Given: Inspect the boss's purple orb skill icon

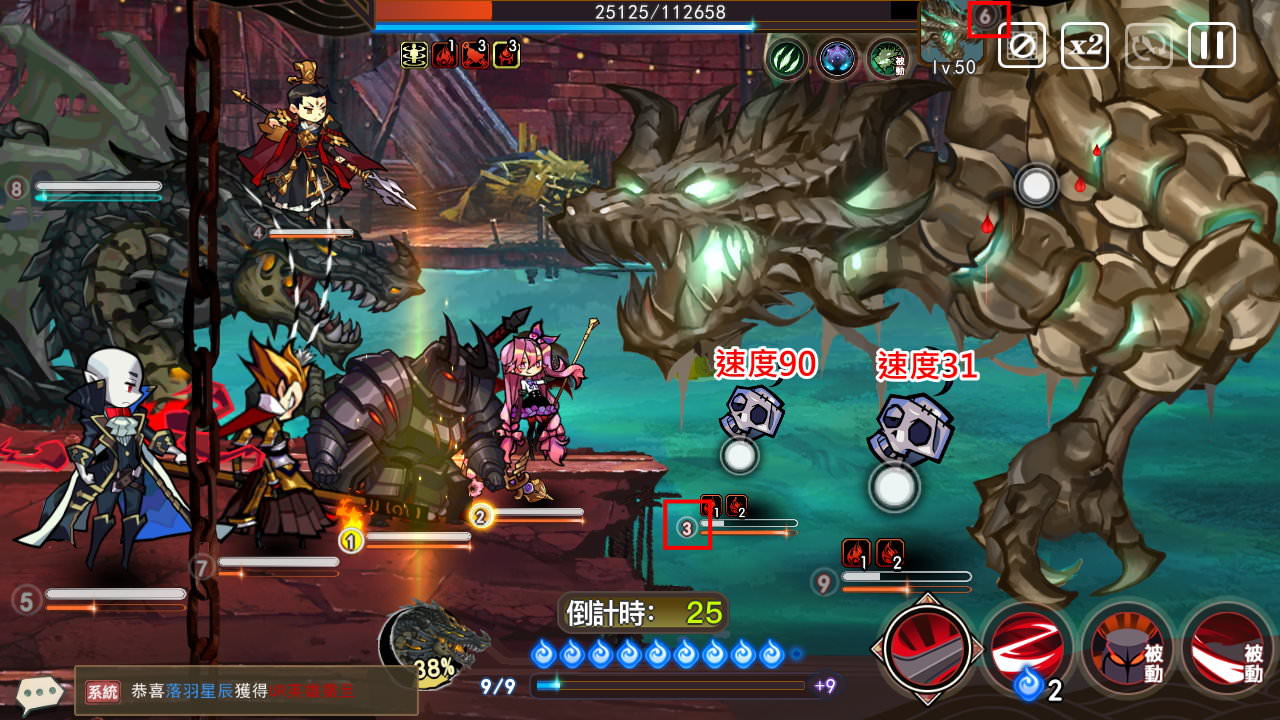Looking at the screenshot, I should [837, 58].
